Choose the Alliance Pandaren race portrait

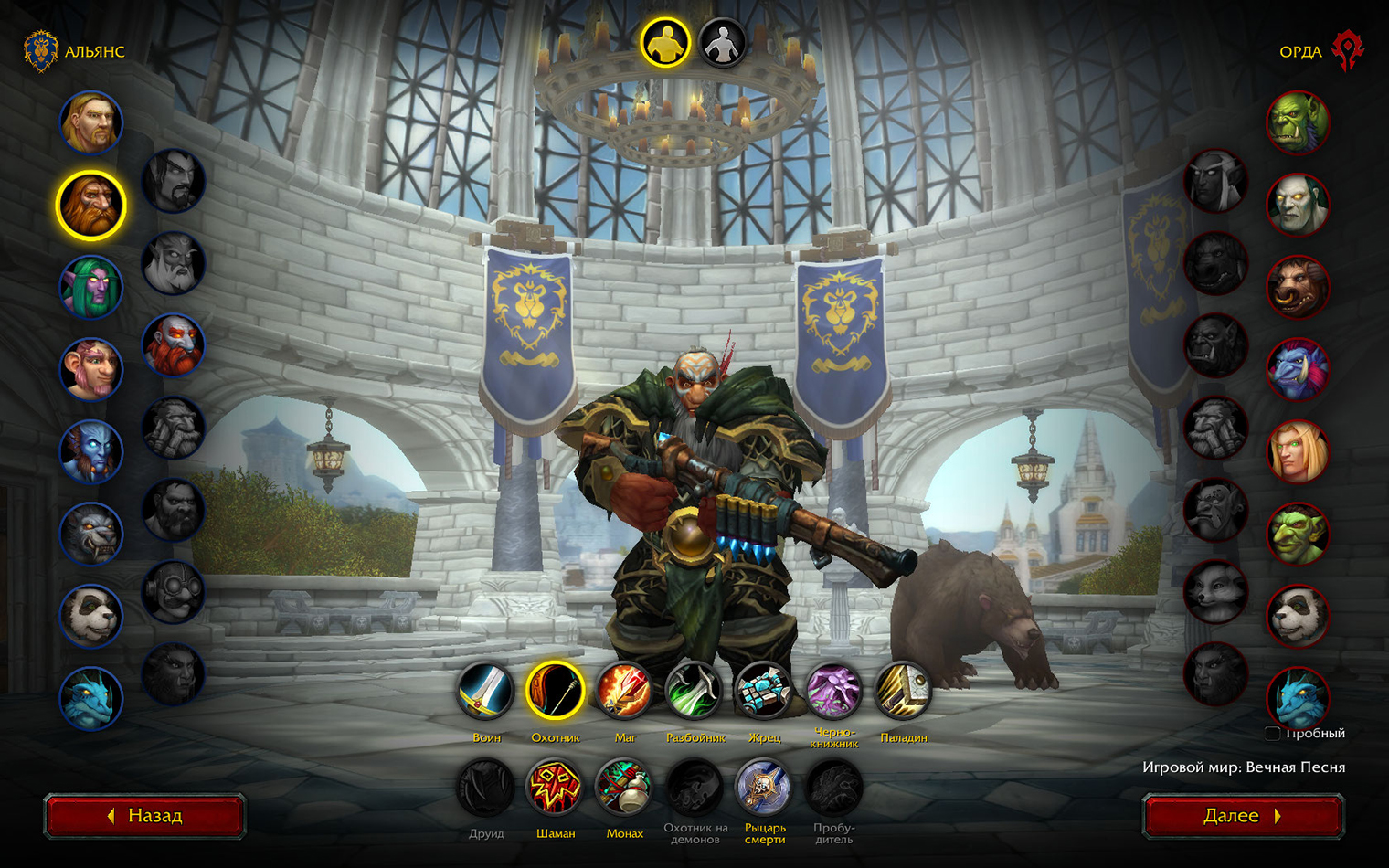[x=91, y=616]
